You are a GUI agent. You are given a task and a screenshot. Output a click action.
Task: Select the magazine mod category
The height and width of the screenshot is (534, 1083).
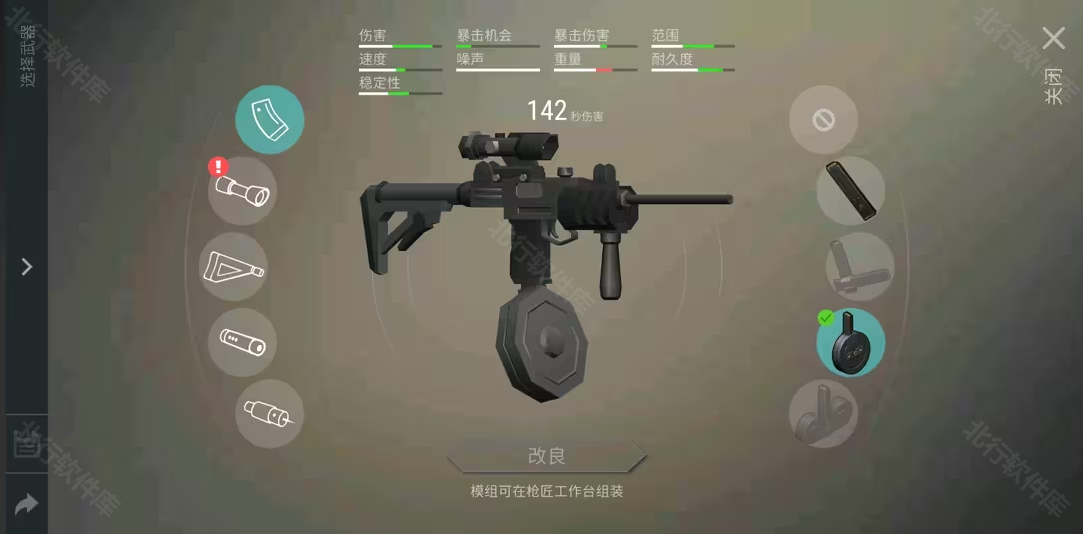(270, 119)
